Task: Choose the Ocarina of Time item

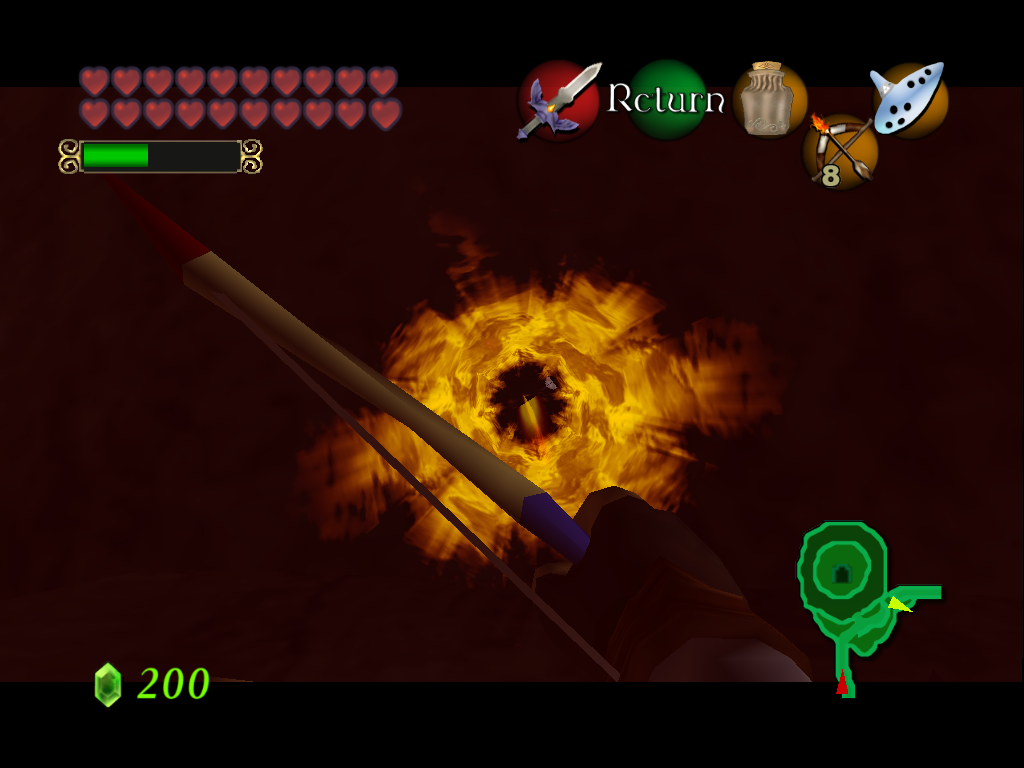Action: [x=909, y=99]
